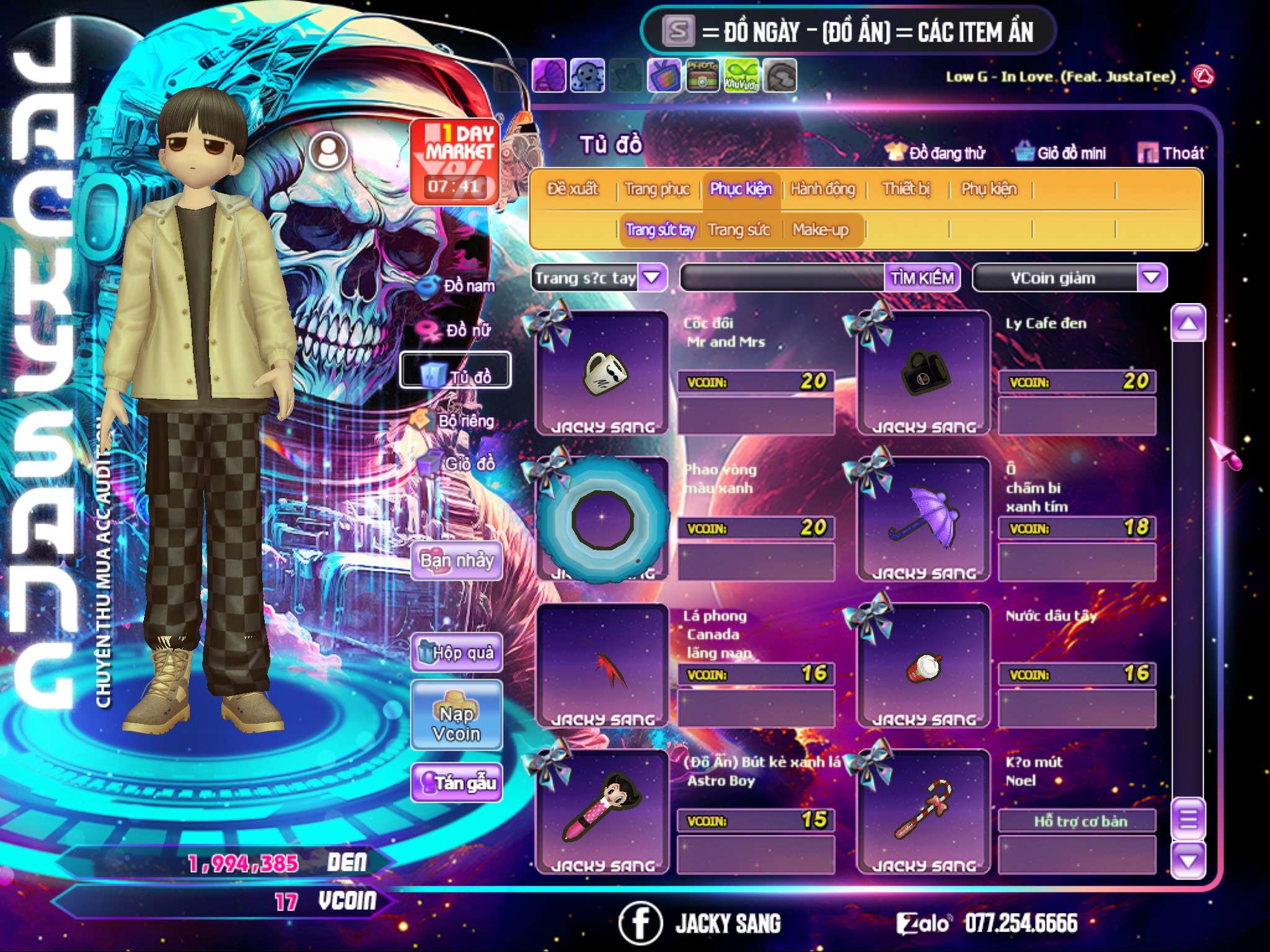1270x952 pixels.
Task: Select the Thiết bị tab
Action: (x=906, y=189)
